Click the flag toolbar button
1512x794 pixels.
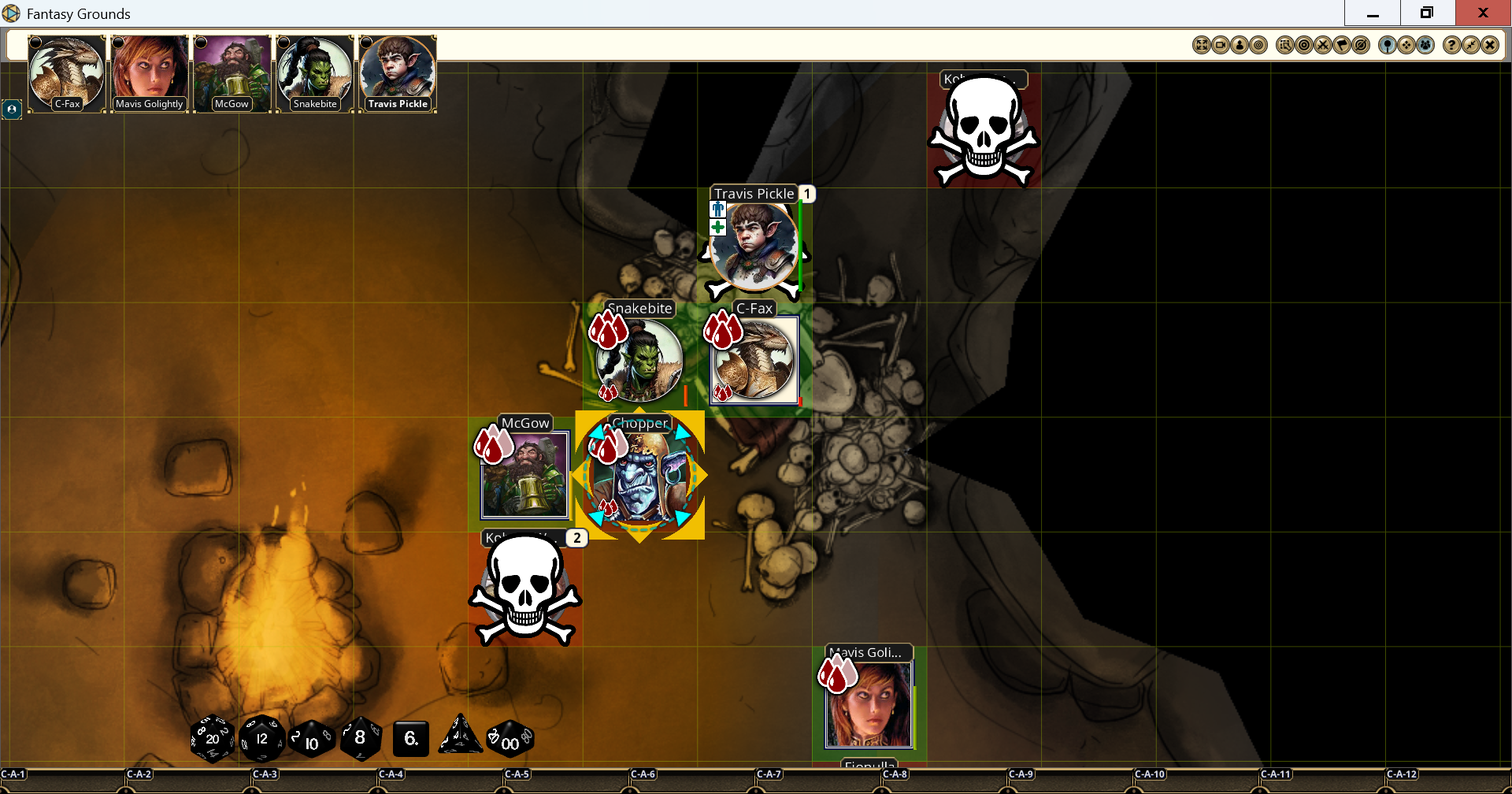(x=1342, y=46)
